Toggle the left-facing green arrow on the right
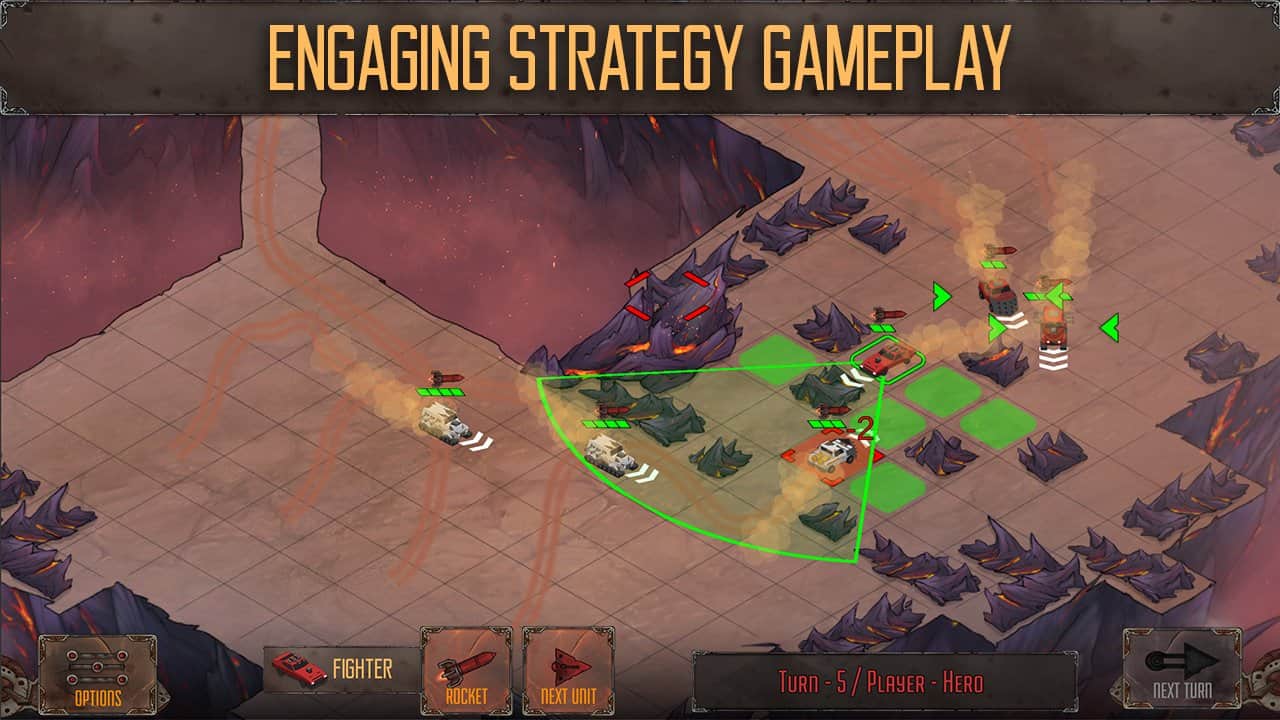Screen dimensions: 1280x720 (1110, 326)
